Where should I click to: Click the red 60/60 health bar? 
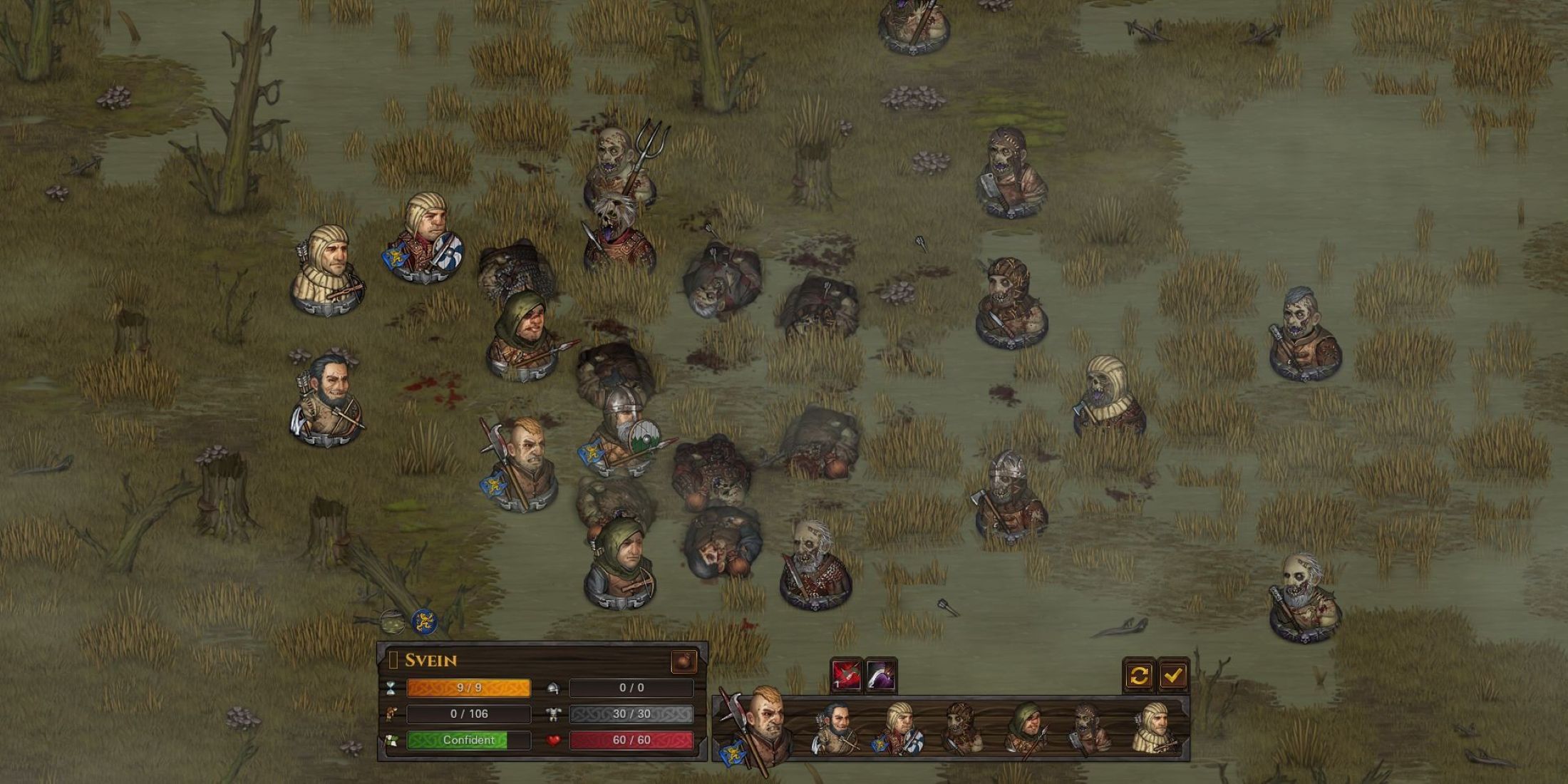631,741
